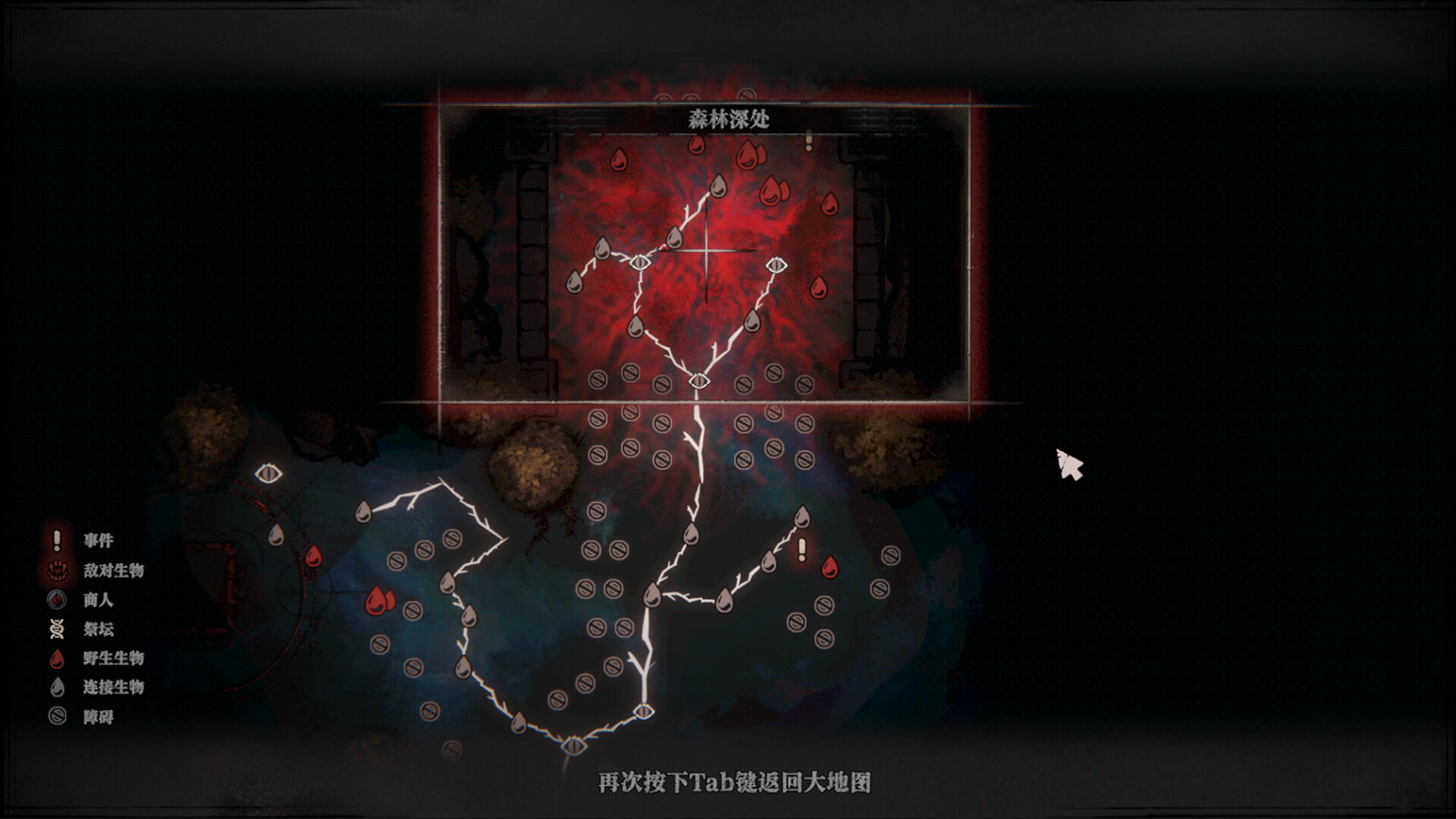Image resolution: width=1456 pixels, height=819 pixels.
Task: Click the red droplet node beside the event marker
Action: tap(828, 565)
